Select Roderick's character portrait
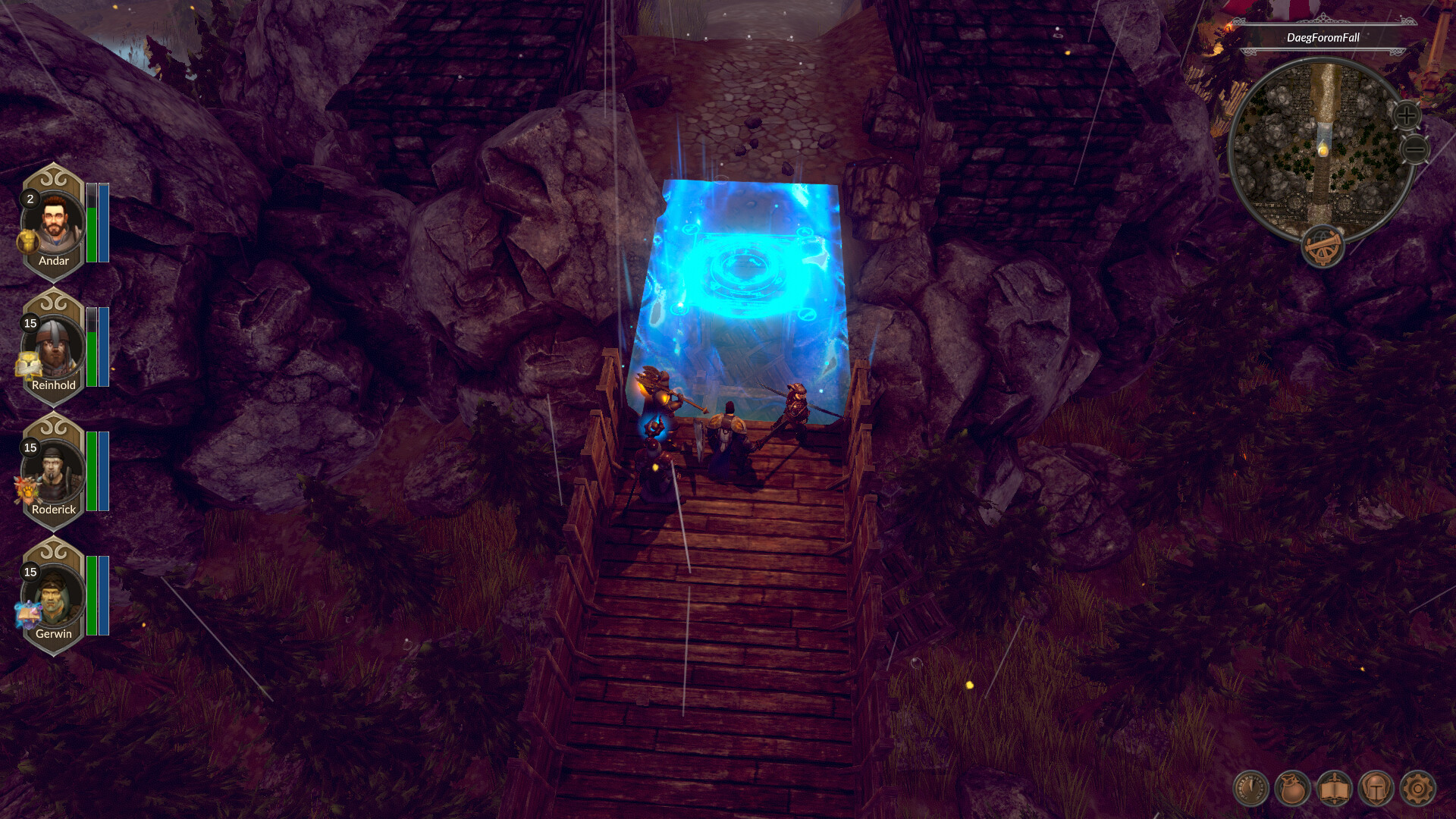This screenshot has height=819, width=1456. click(x=53, y=468)
